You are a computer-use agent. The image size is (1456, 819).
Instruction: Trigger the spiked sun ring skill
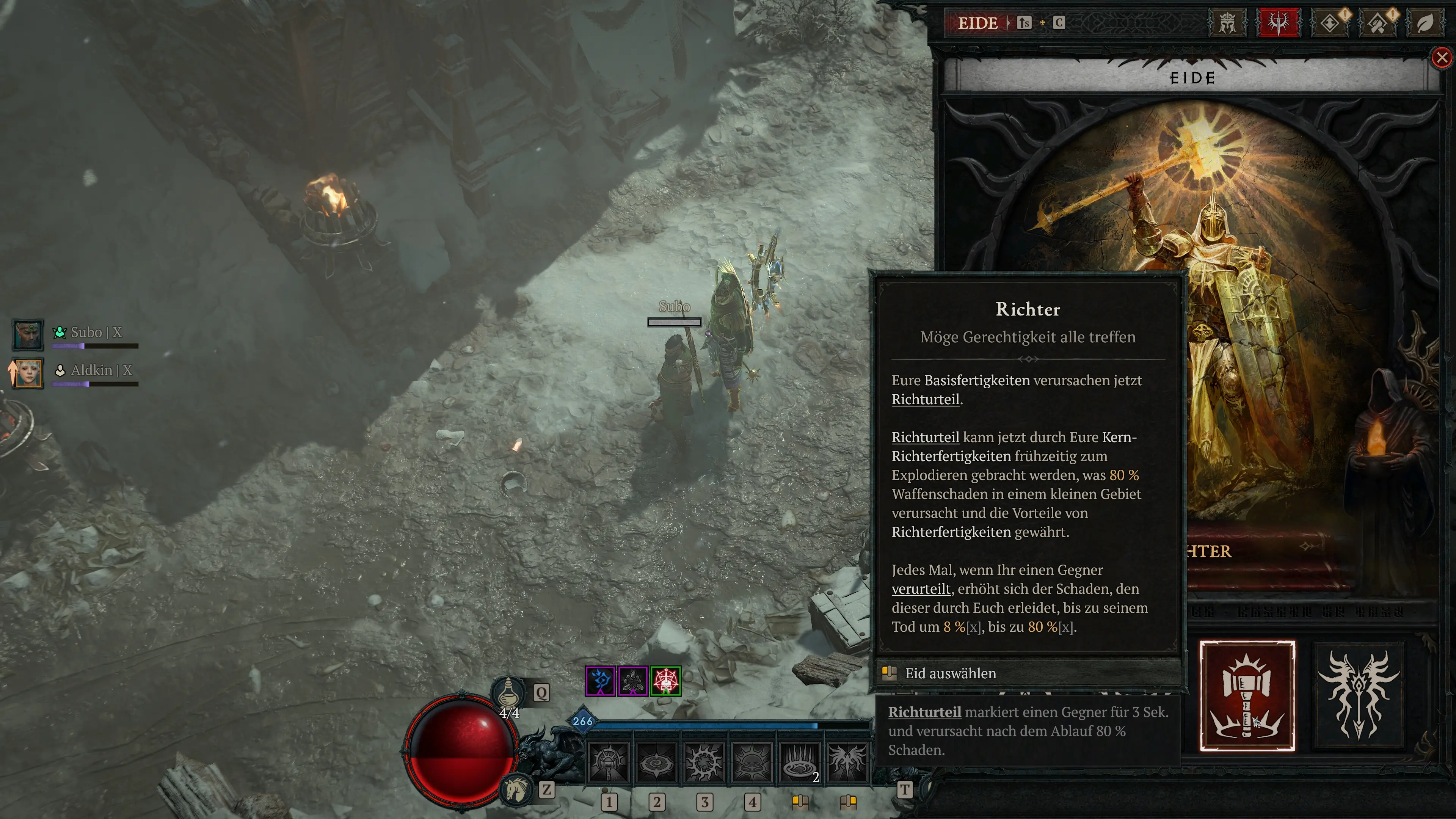click(x=704, y=762)
